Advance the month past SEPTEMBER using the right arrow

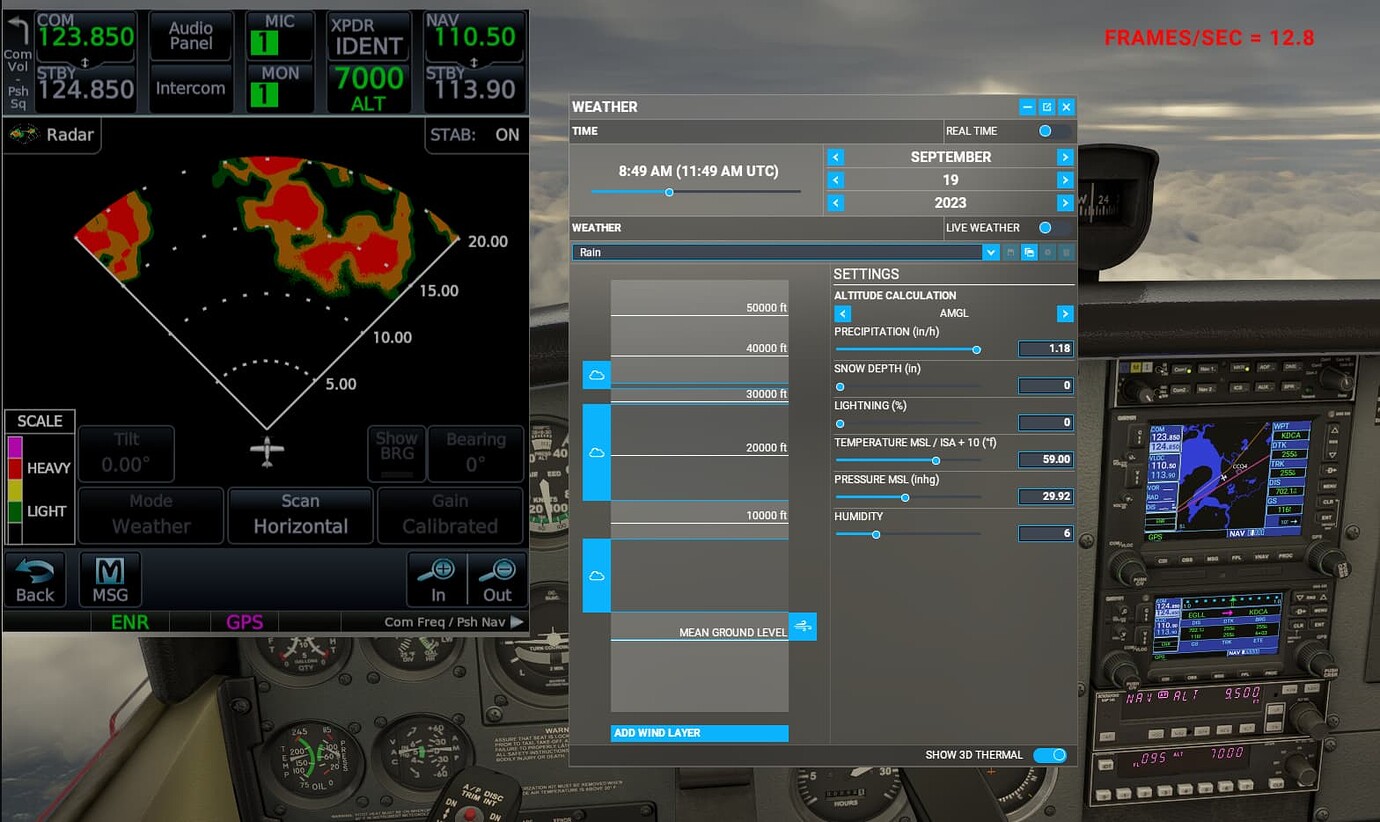point(1064,156)
